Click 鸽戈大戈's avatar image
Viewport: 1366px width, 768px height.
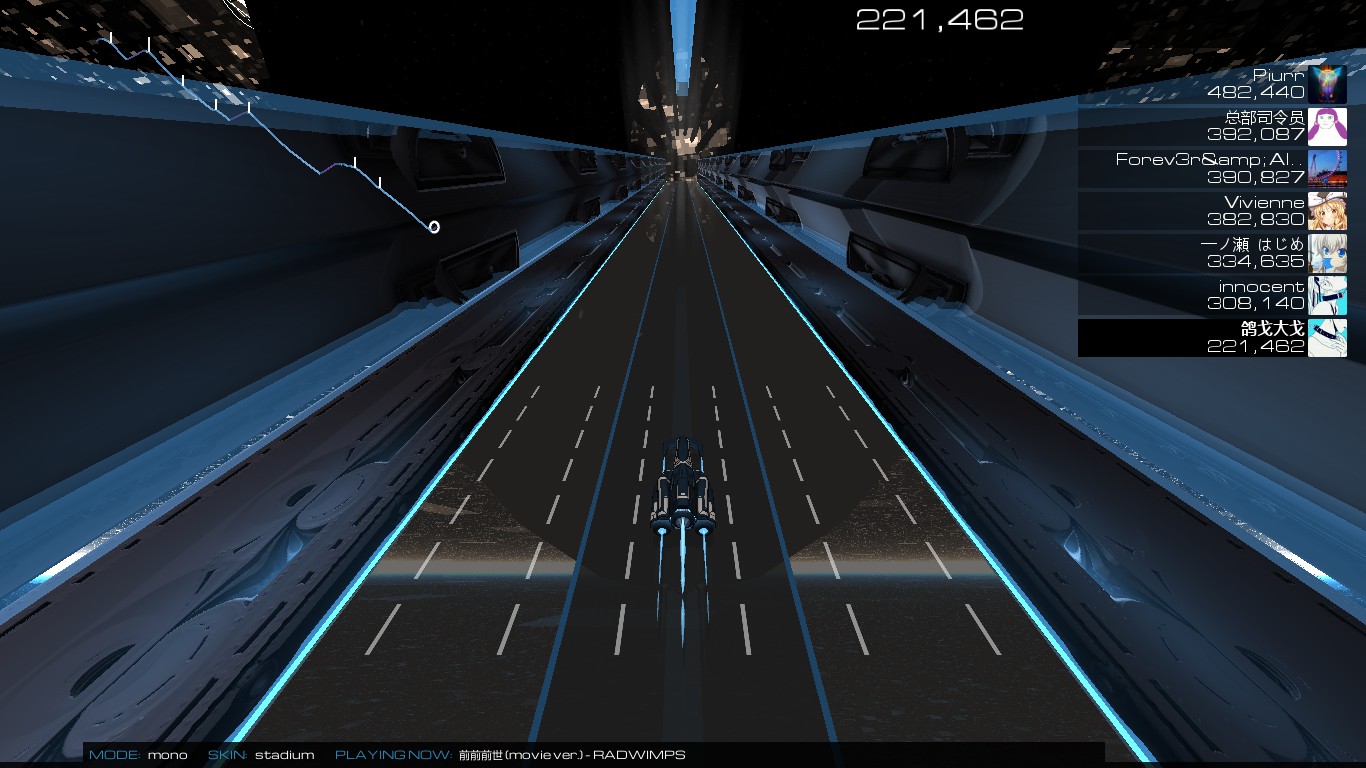click(x=1329, y=340)
